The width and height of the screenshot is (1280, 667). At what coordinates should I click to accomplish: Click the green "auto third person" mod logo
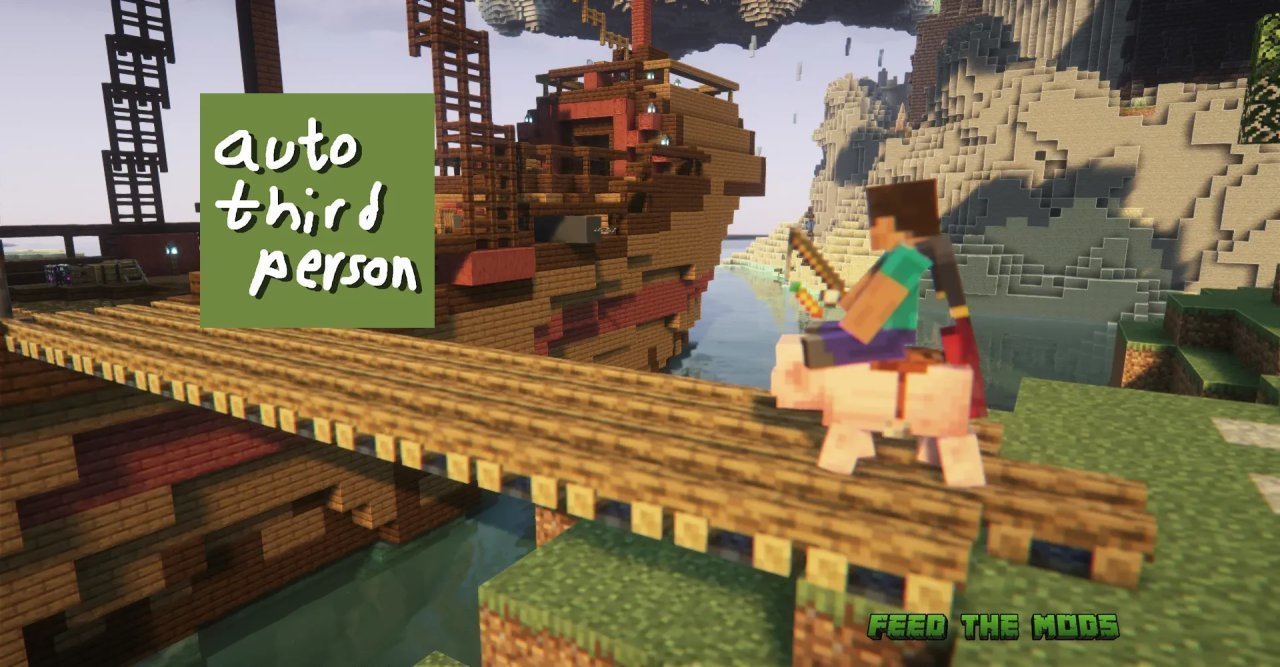[x=317, y=211]
